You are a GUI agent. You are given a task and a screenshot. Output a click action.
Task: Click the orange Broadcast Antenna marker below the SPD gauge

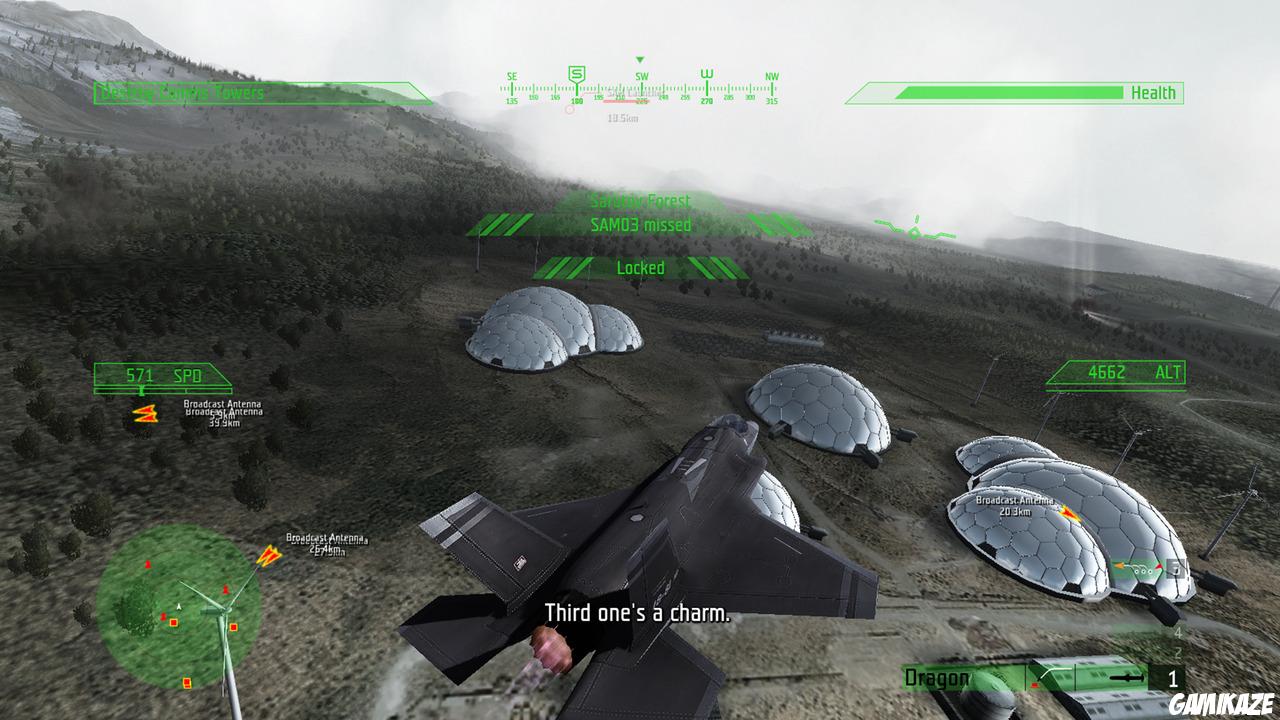(146, 415)
